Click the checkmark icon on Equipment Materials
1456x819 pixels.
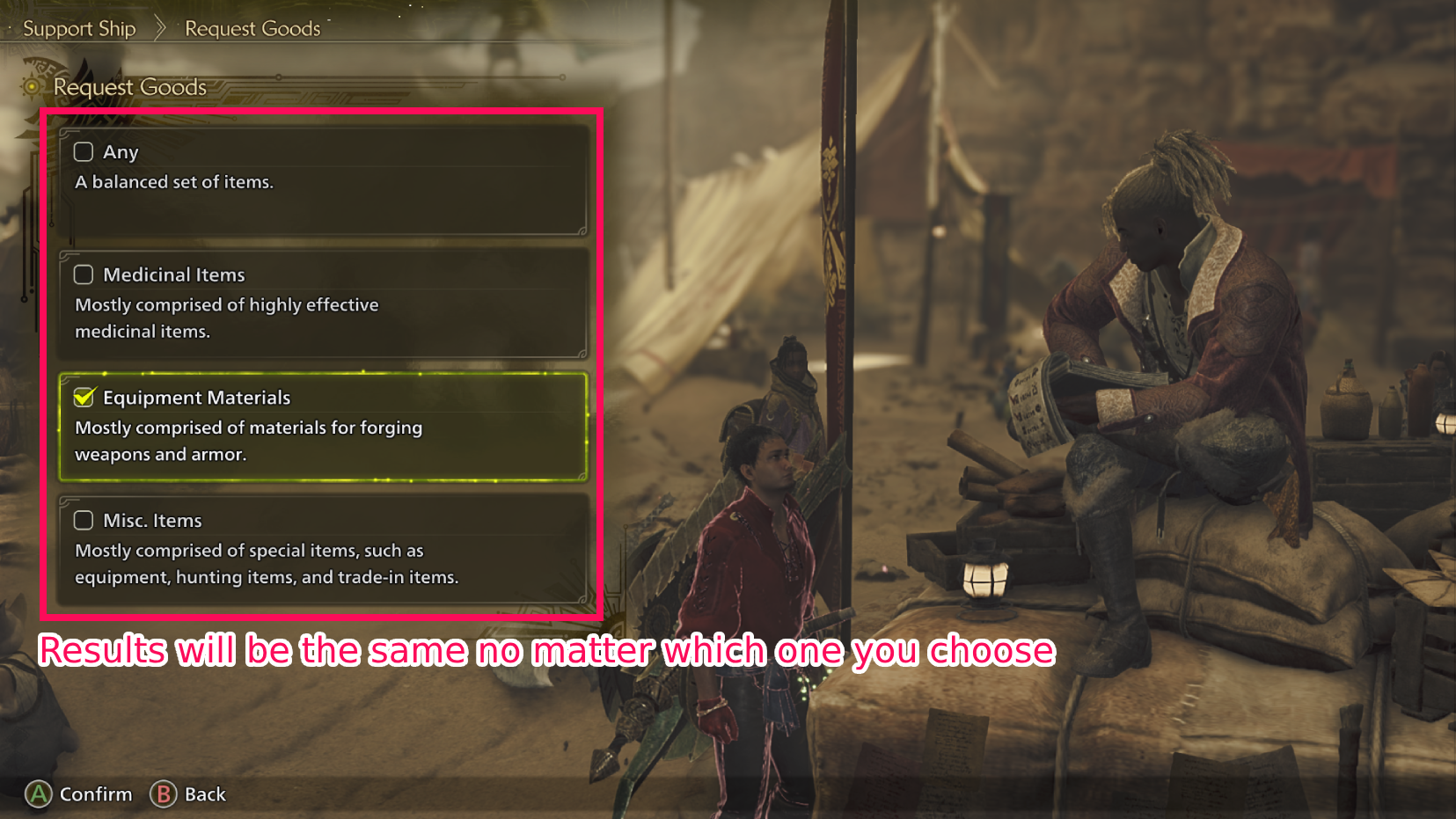tap(84, 397)
